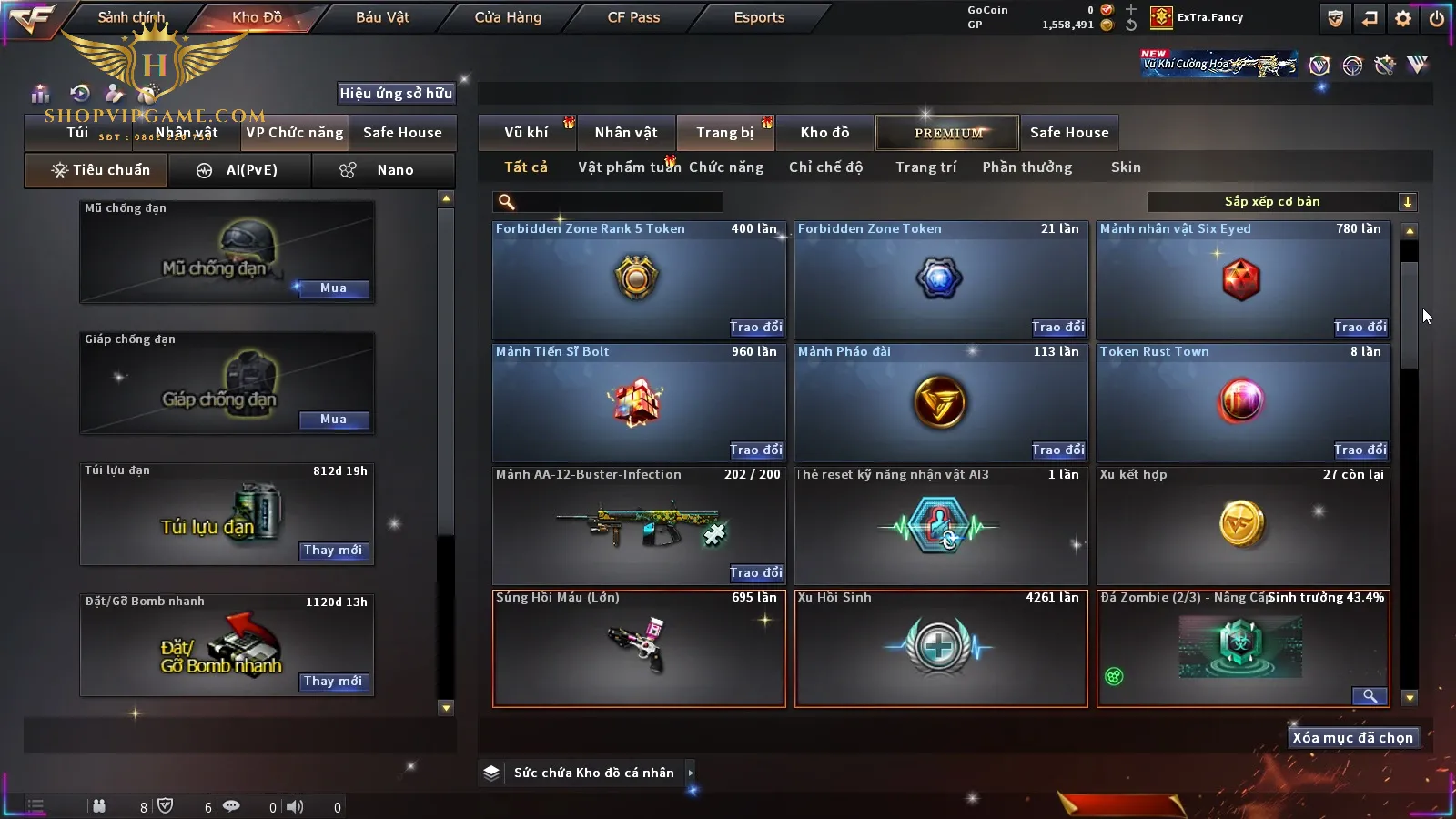
Task: Switch to the Vũ khí tab
Action: coord(526,133)
